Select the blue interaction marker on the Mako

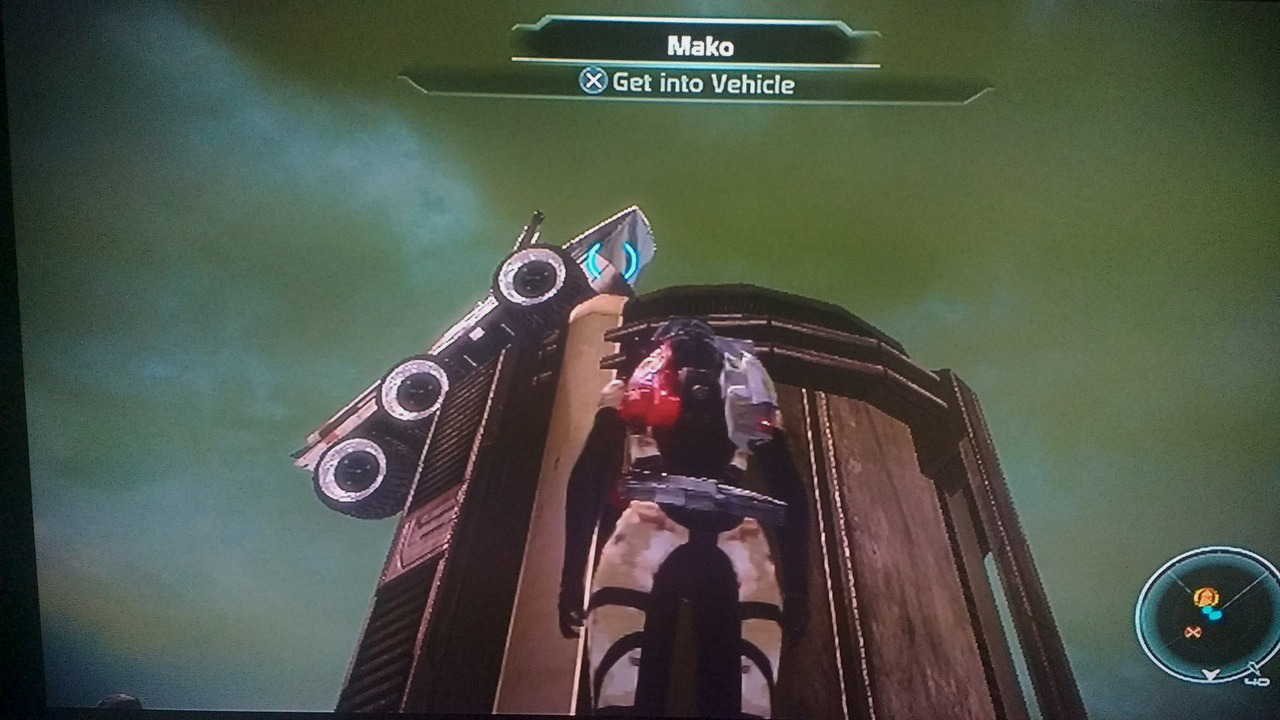point(612,261)
